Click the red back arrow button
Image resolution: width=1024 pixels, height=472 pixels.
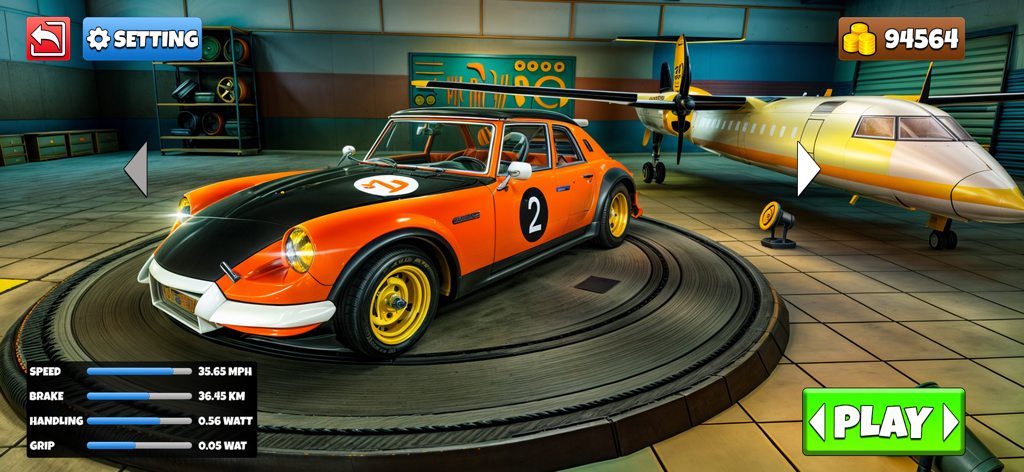[x=48, y=39]
